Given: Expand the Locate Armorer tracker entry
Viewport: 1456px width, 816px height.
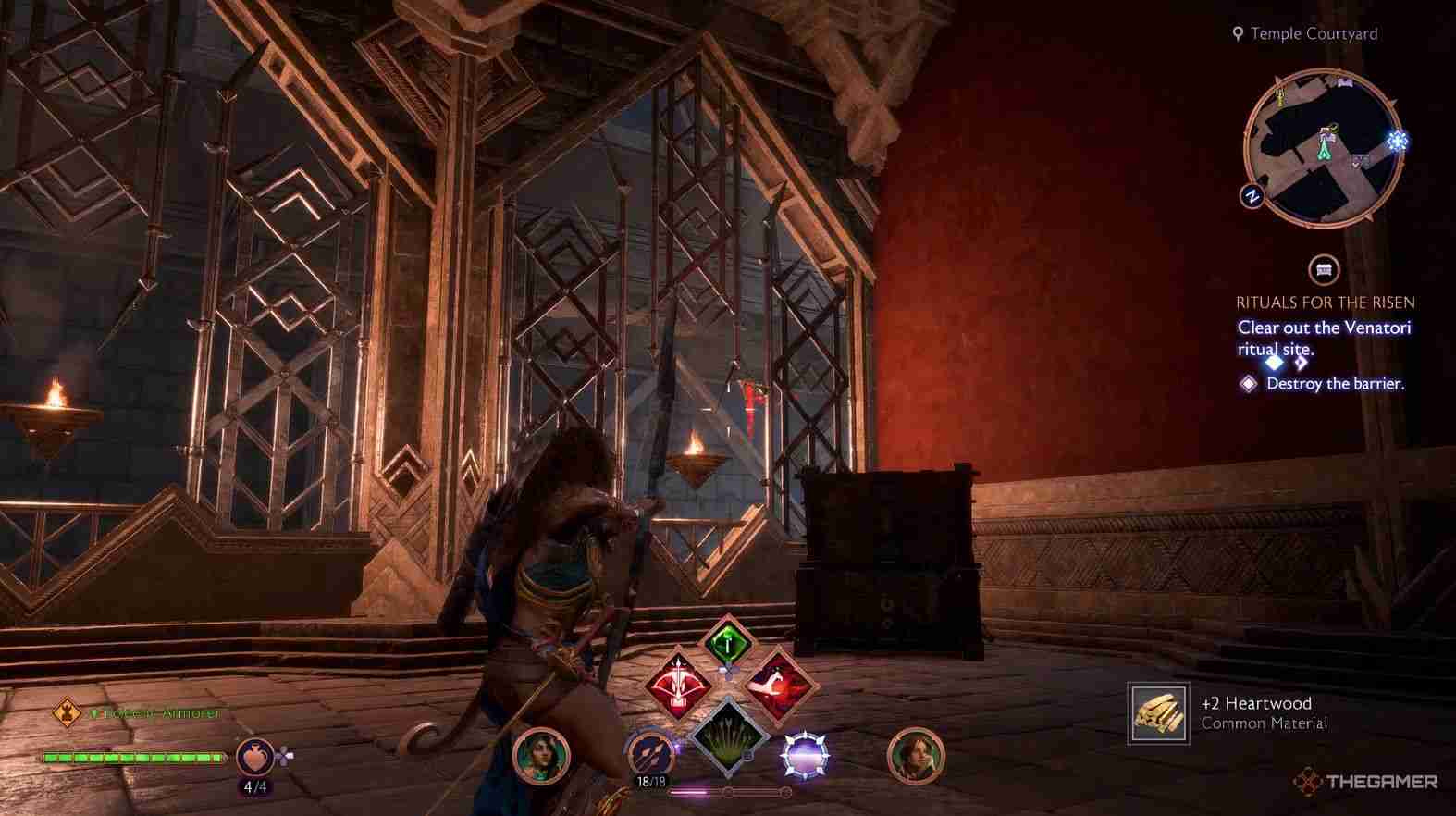Looking at the screenshot, I should [153, 711].
